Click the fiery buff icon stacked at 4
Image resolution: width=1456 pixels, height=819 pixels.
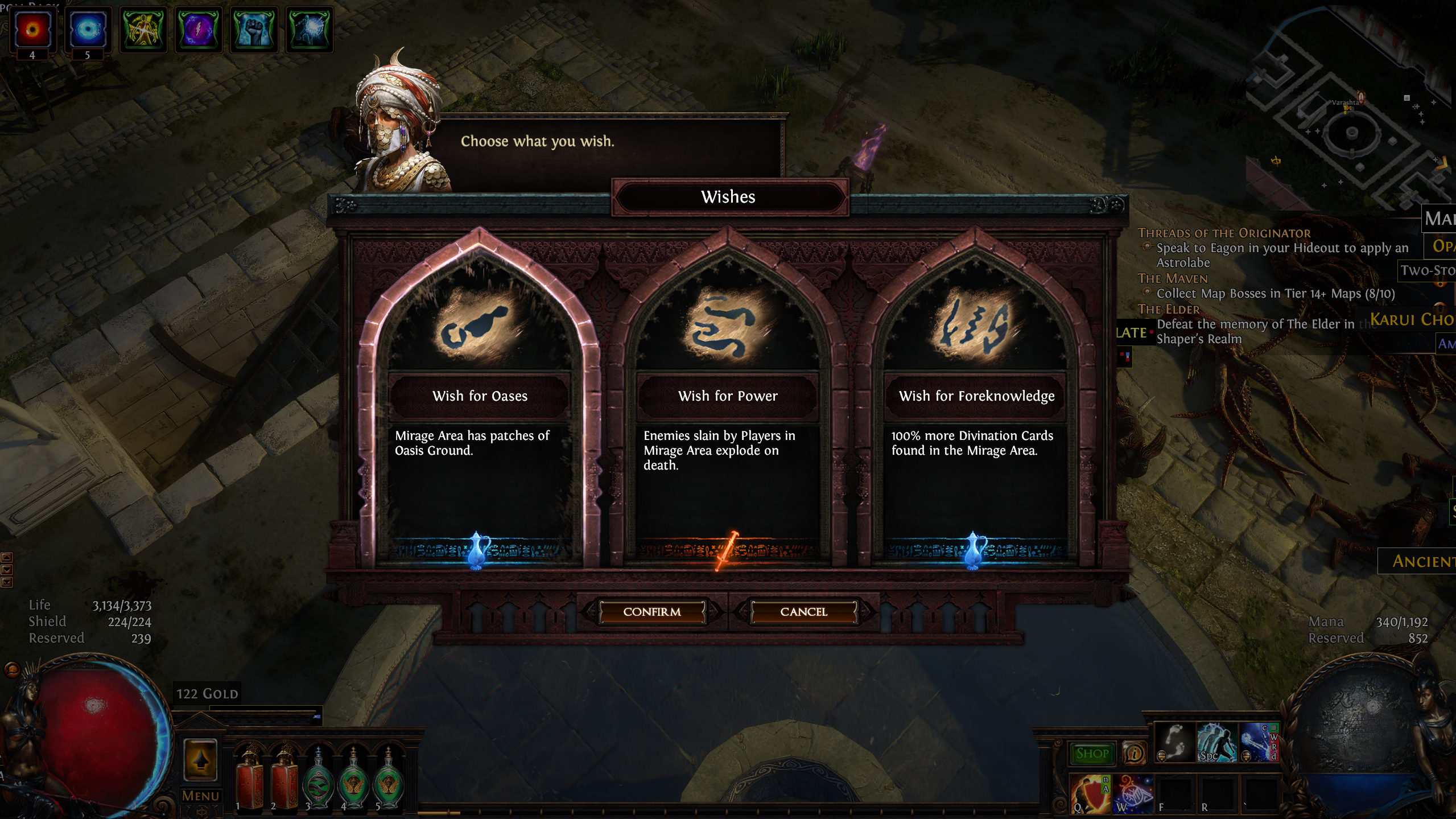point(32,31)
